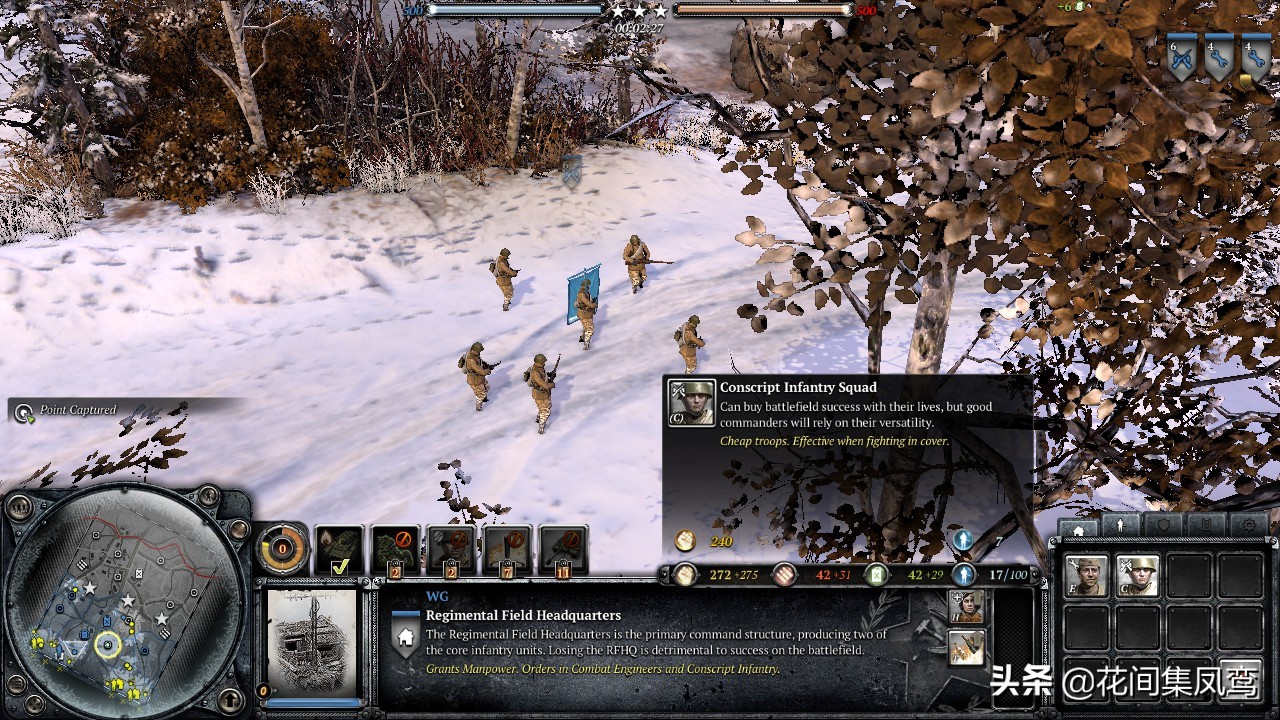Image resolution: width=1280 pixels, height=720 pixels.
Task: Open the gear settings tab
Action: click(1249, 527)
